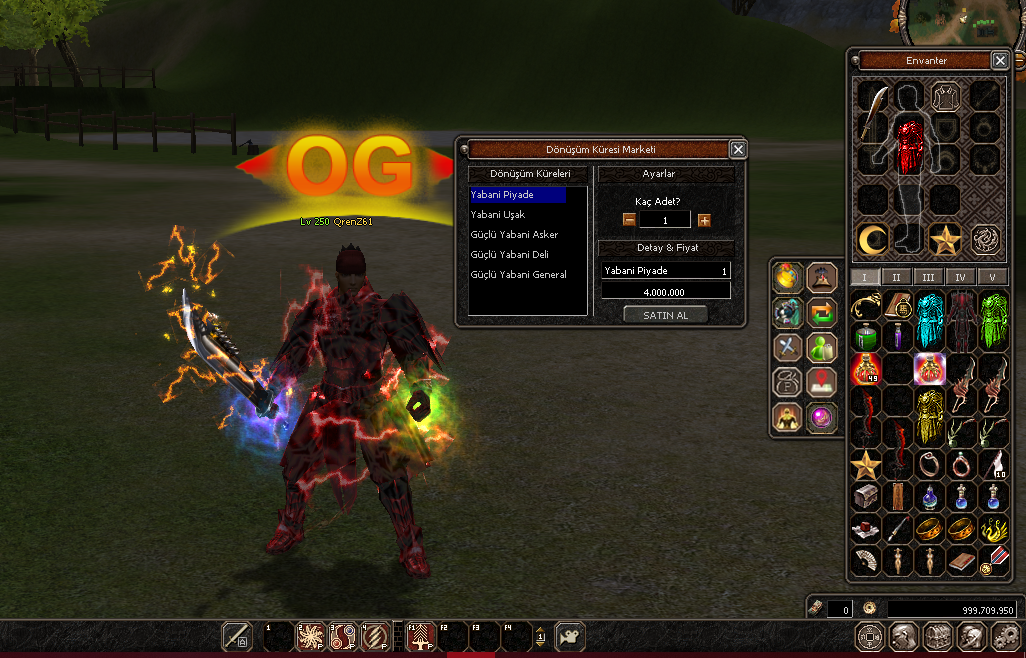The width and height of the screenshot is (1026, 658).
Task: Decrease quantity with the minus button
Action: click(x=629, y=220)
